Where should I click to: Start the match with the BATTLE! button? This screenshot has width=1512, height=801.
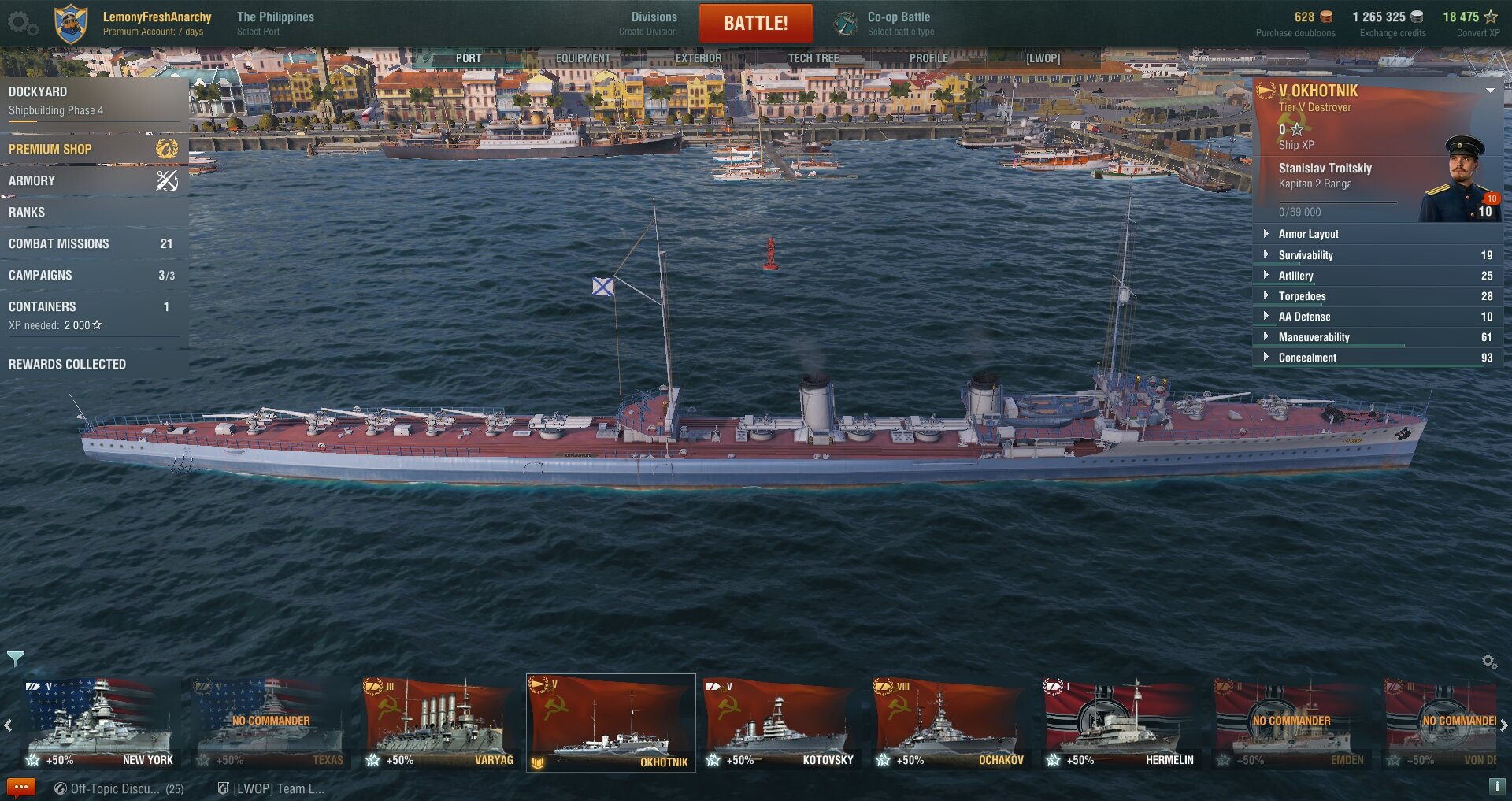(x=755, y=23)
